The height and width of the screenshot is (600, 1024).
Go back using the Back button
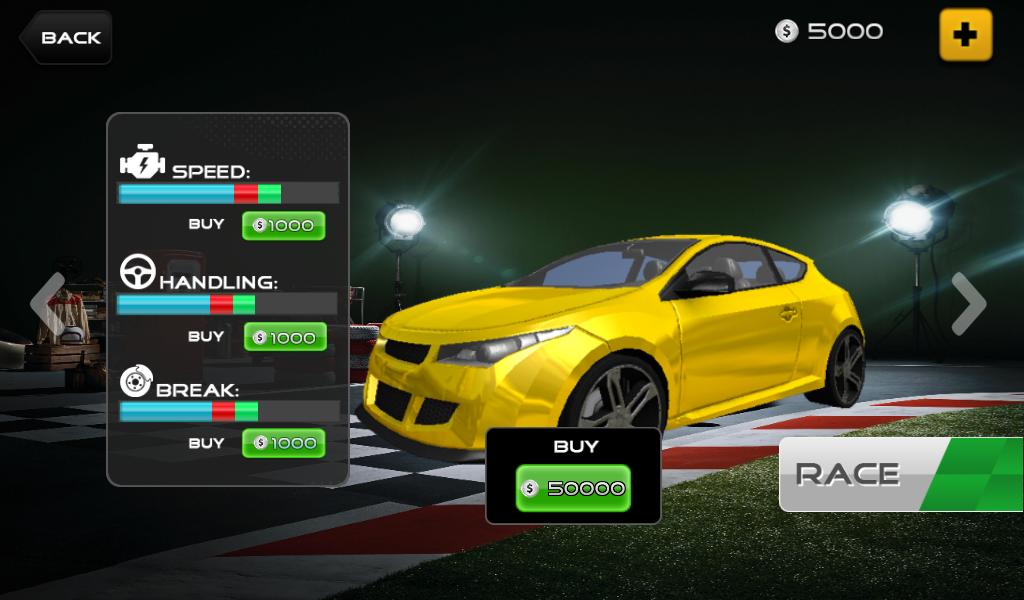point(66,38)
